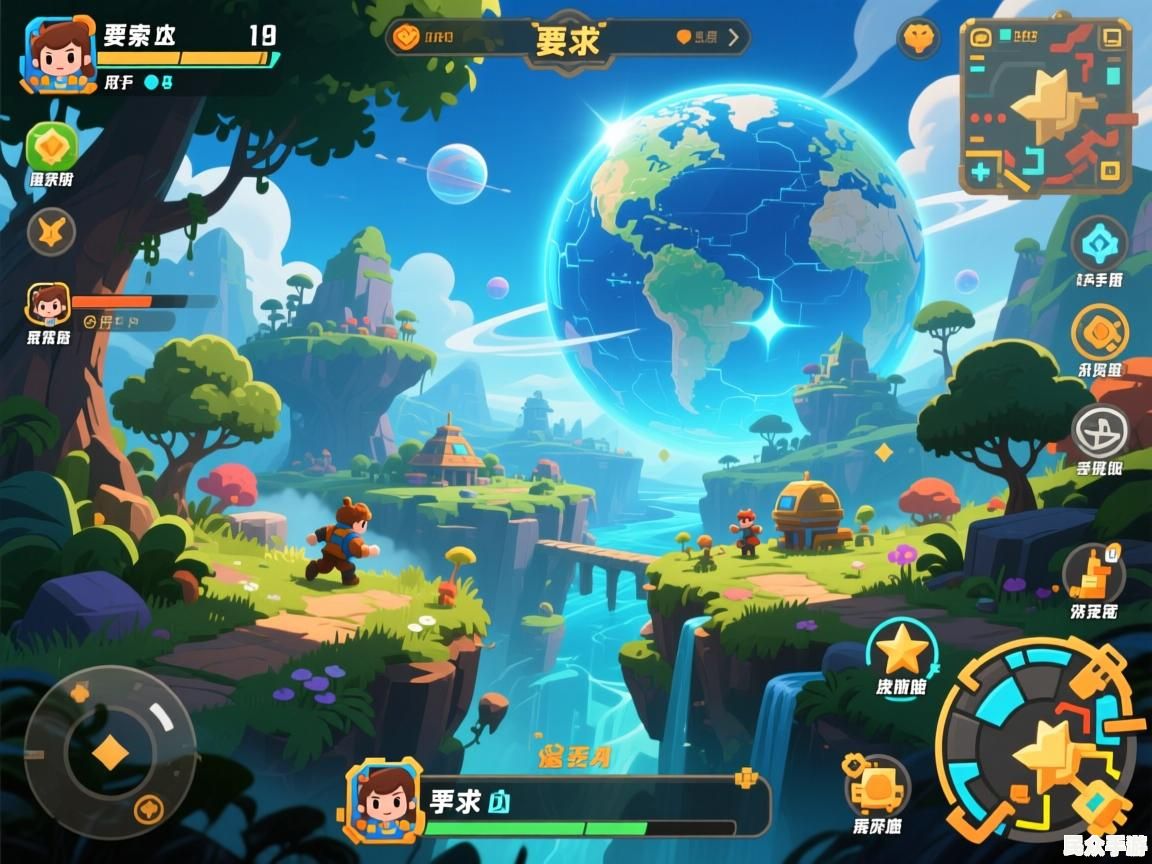Viewport: 1152px width, 864px height.
Task: Expand the minimap
Action: [x=1046, y=106]
